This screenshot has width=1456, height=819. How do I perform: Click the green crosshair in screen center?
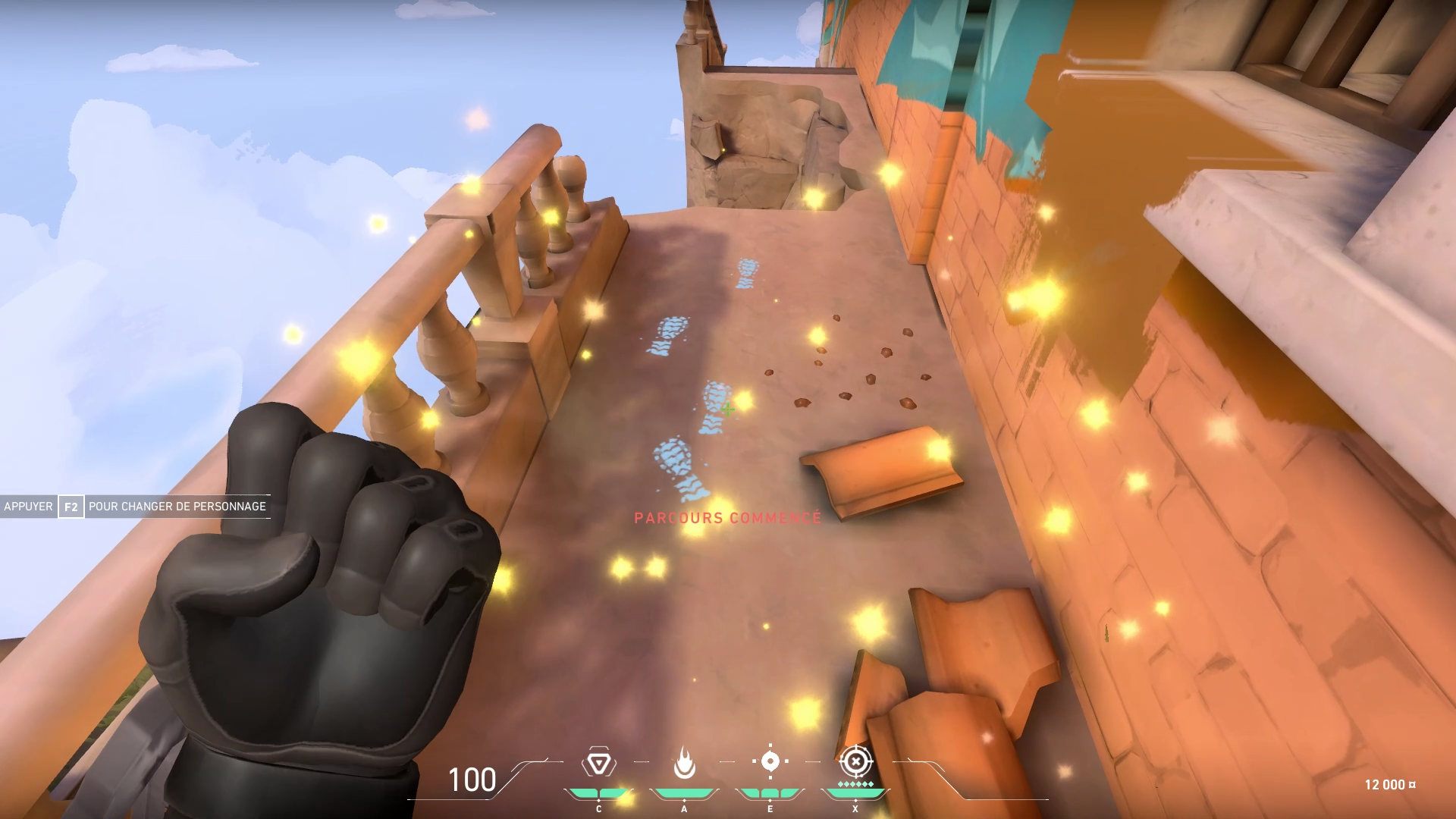pyautogui.click(x=730, y=409)
